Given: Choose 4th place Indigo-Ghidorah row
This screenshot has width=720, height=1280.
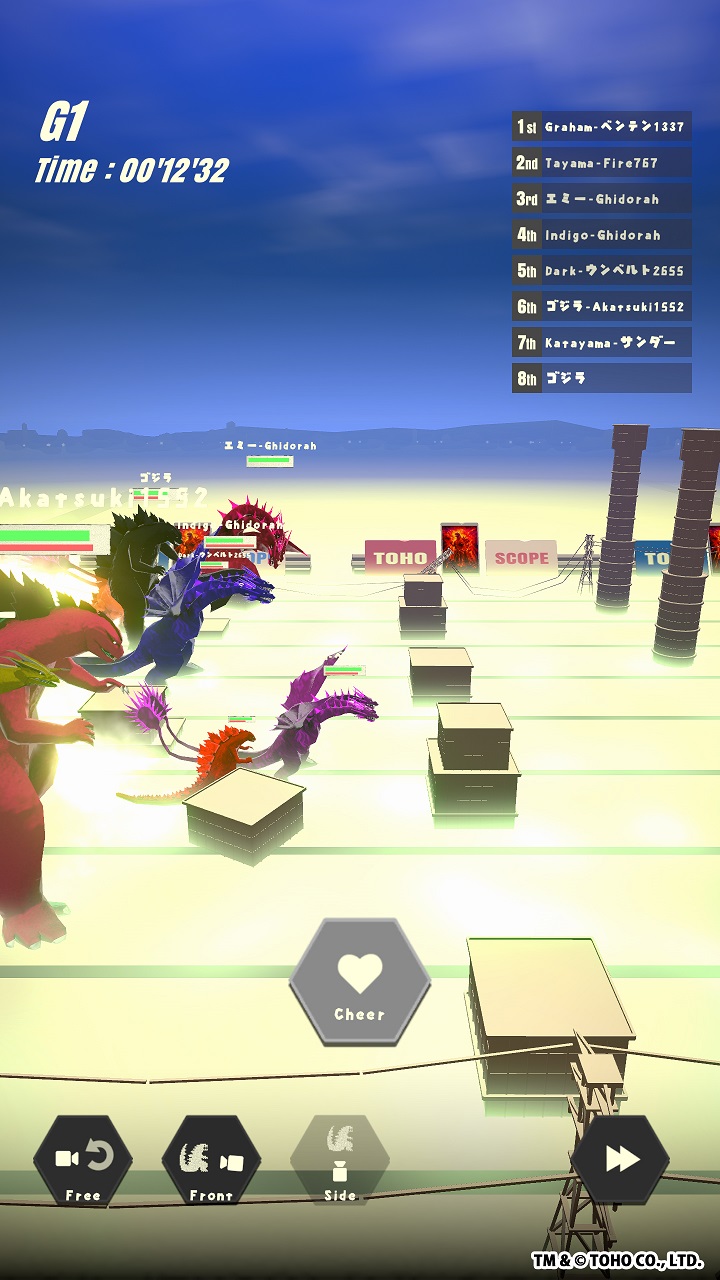Looking at the screenshot, I should [x=601, y=235].
